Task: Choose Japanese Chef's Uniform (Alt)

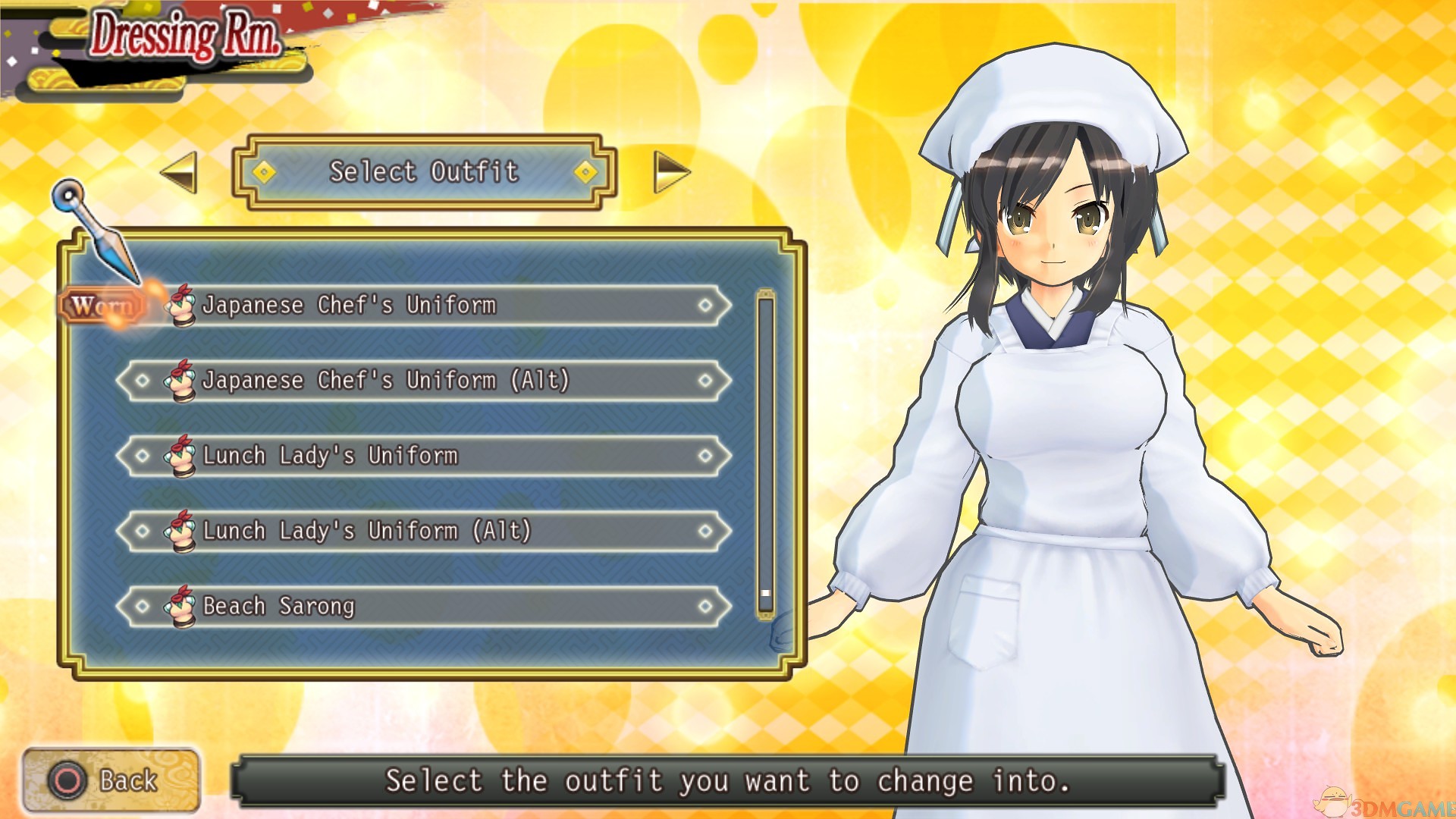Action: coord(425,380)
